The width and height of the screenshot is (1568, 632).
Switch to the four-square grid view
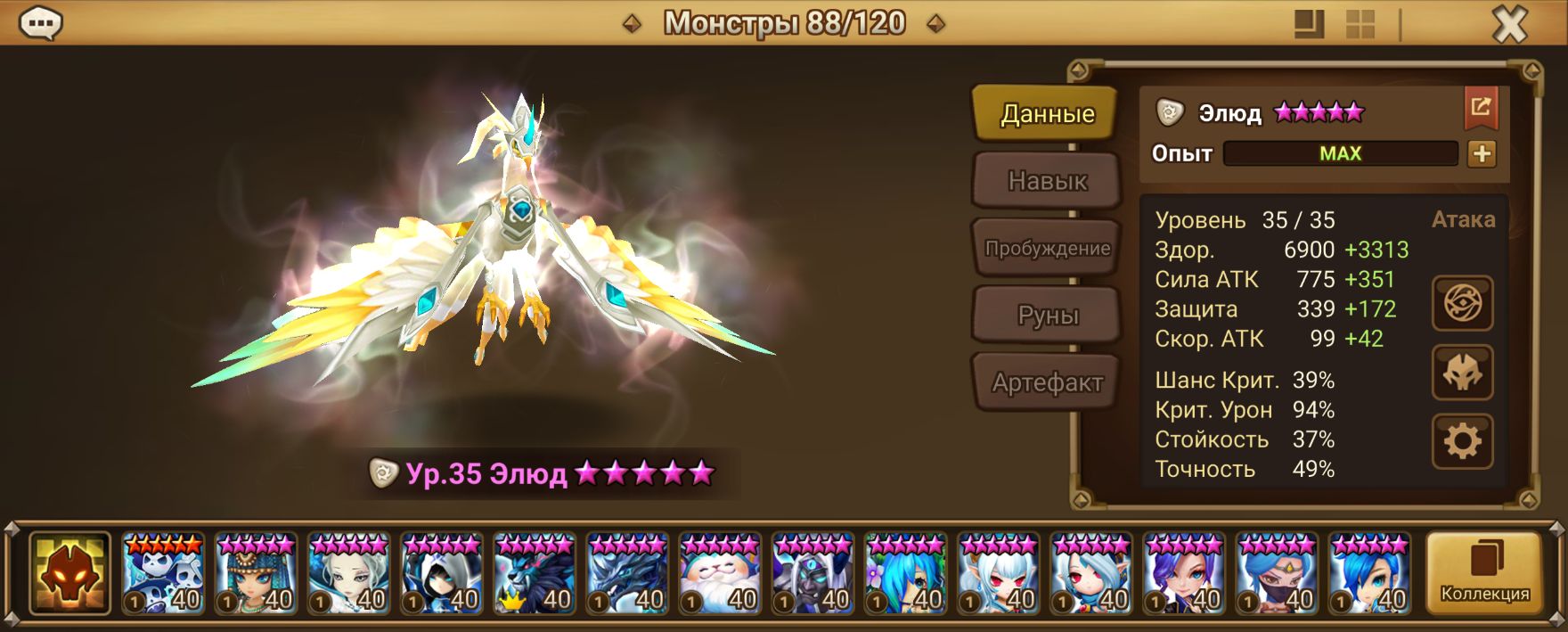pyautogui.click(x=1360, y=24)
